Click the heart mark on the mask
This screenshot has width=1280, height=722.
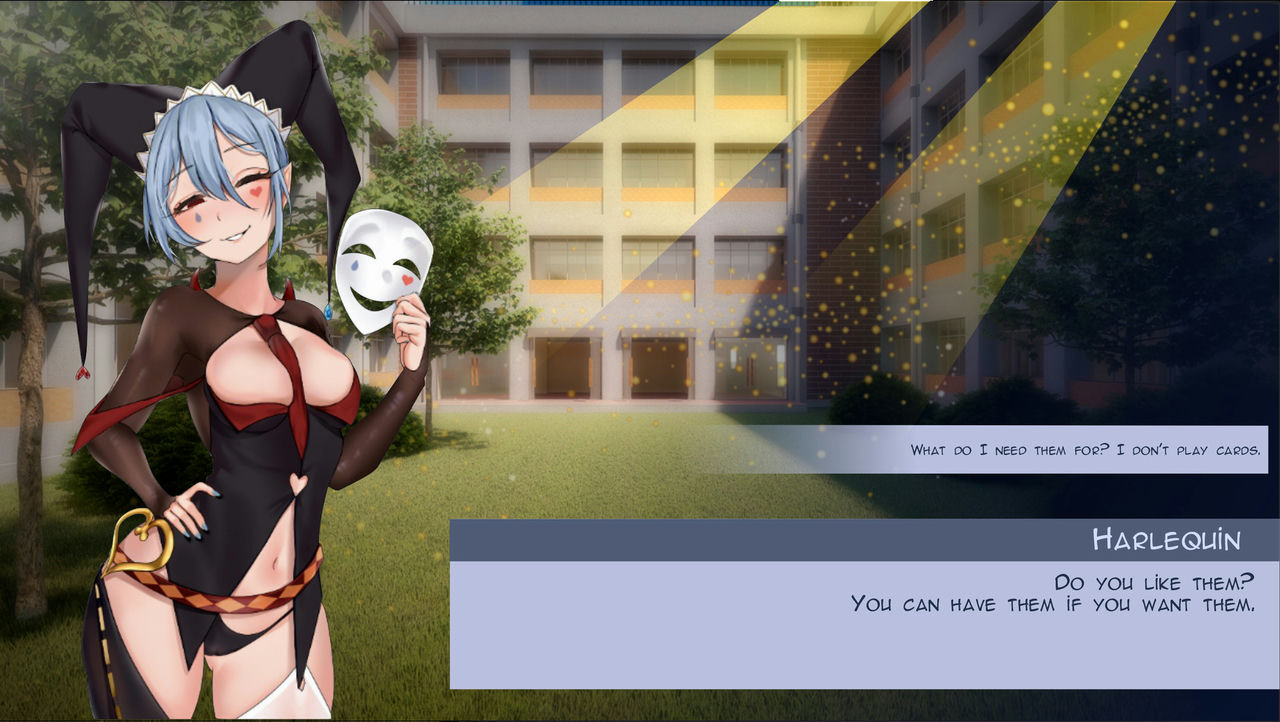click(408, 277)
